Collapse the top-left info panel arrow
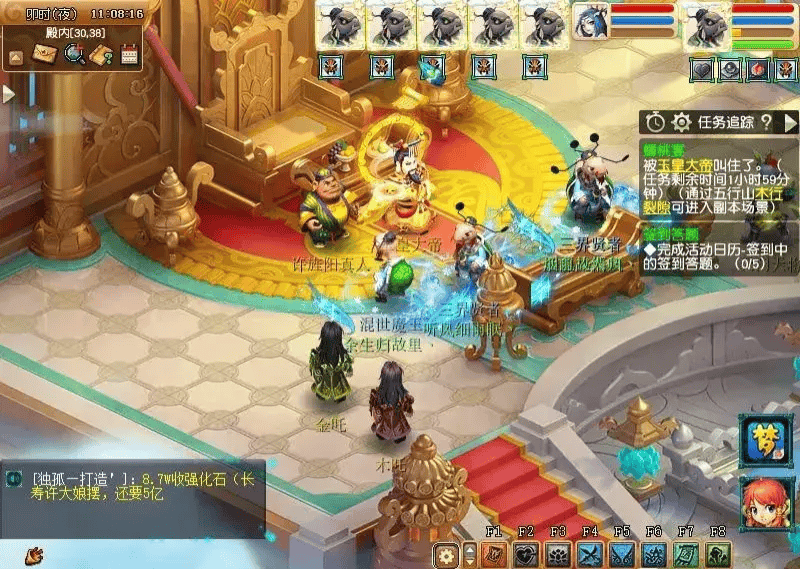 tap(16, 57)
